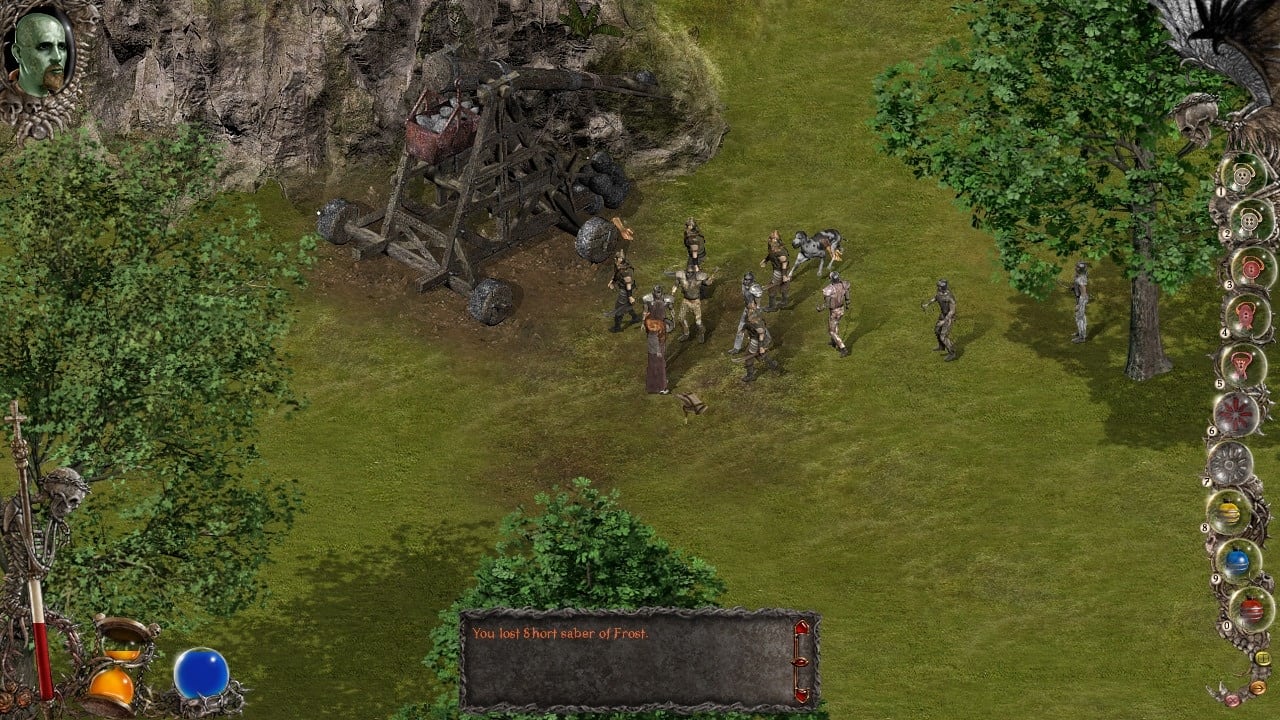Use the red potion in slot 0
The image size is (1280, 720).
1251,609
